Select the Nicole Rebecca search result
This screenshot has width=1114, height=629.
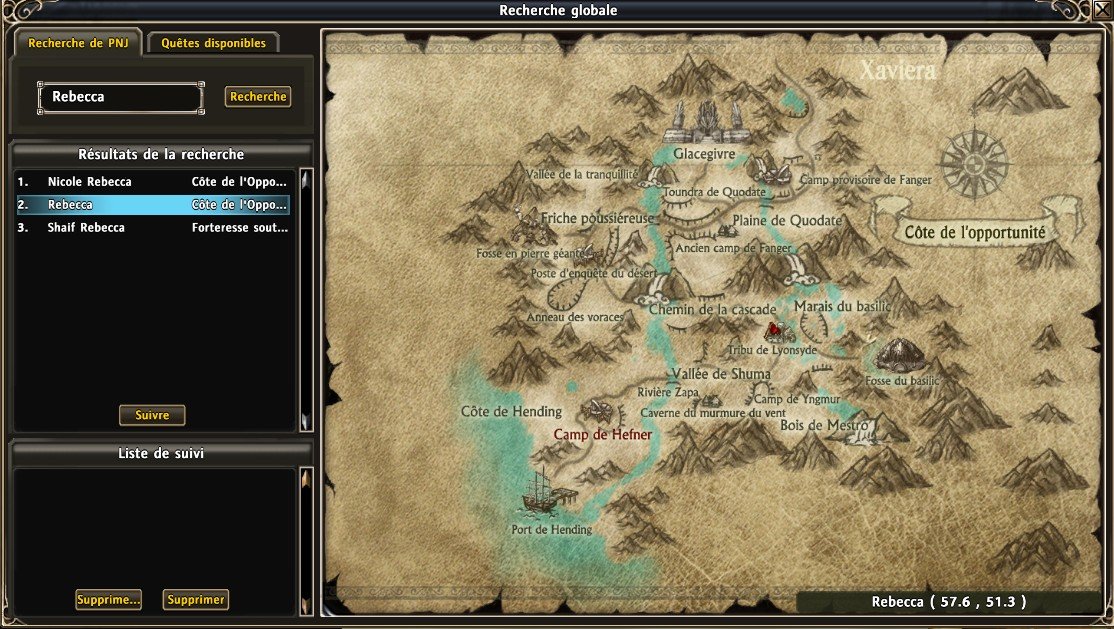click(x=153, y=182)
